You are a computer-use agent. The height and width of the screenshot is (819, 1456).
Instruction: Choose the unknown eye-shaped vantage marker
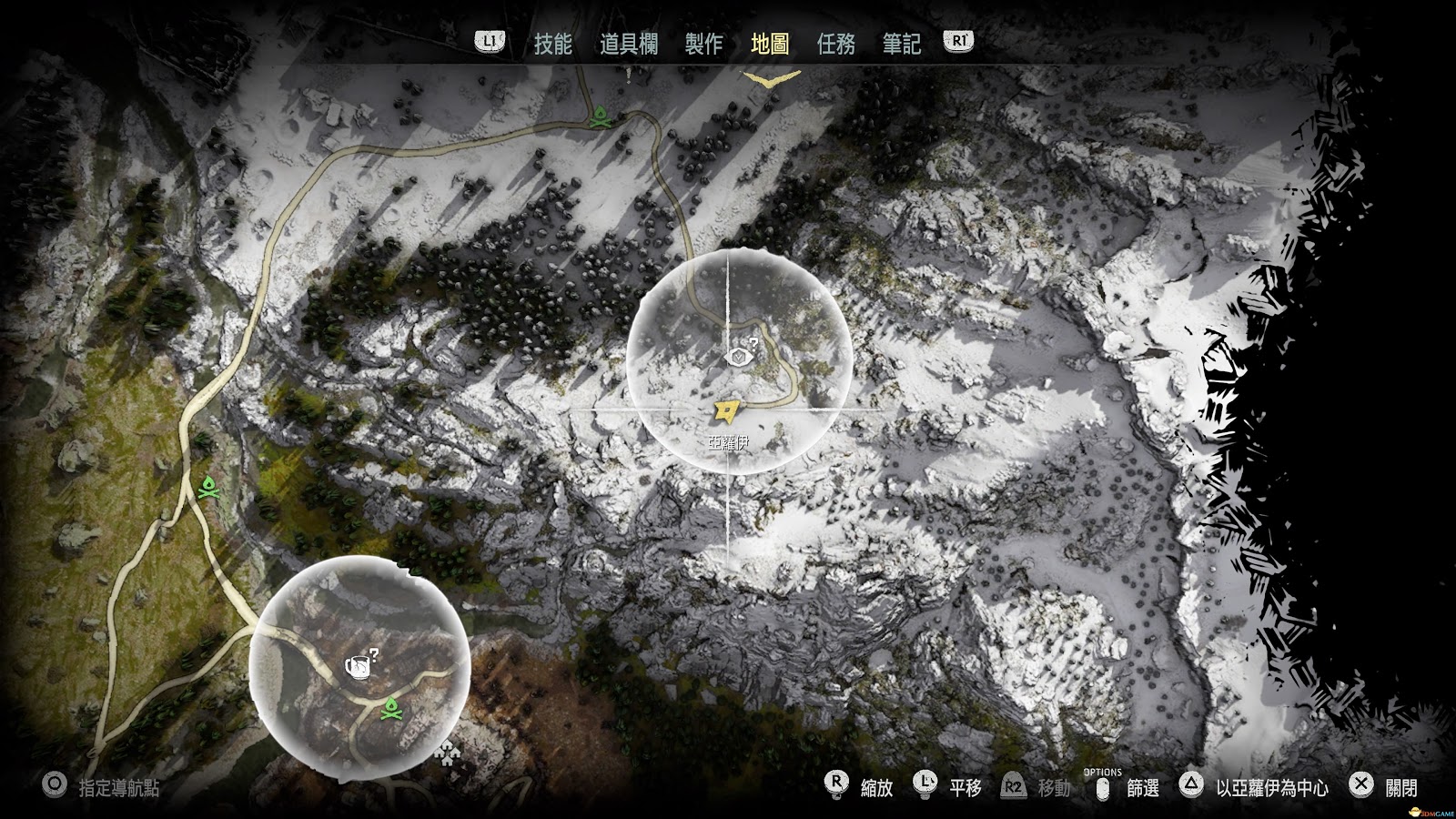pyautogui.click(x=736, y=355)
